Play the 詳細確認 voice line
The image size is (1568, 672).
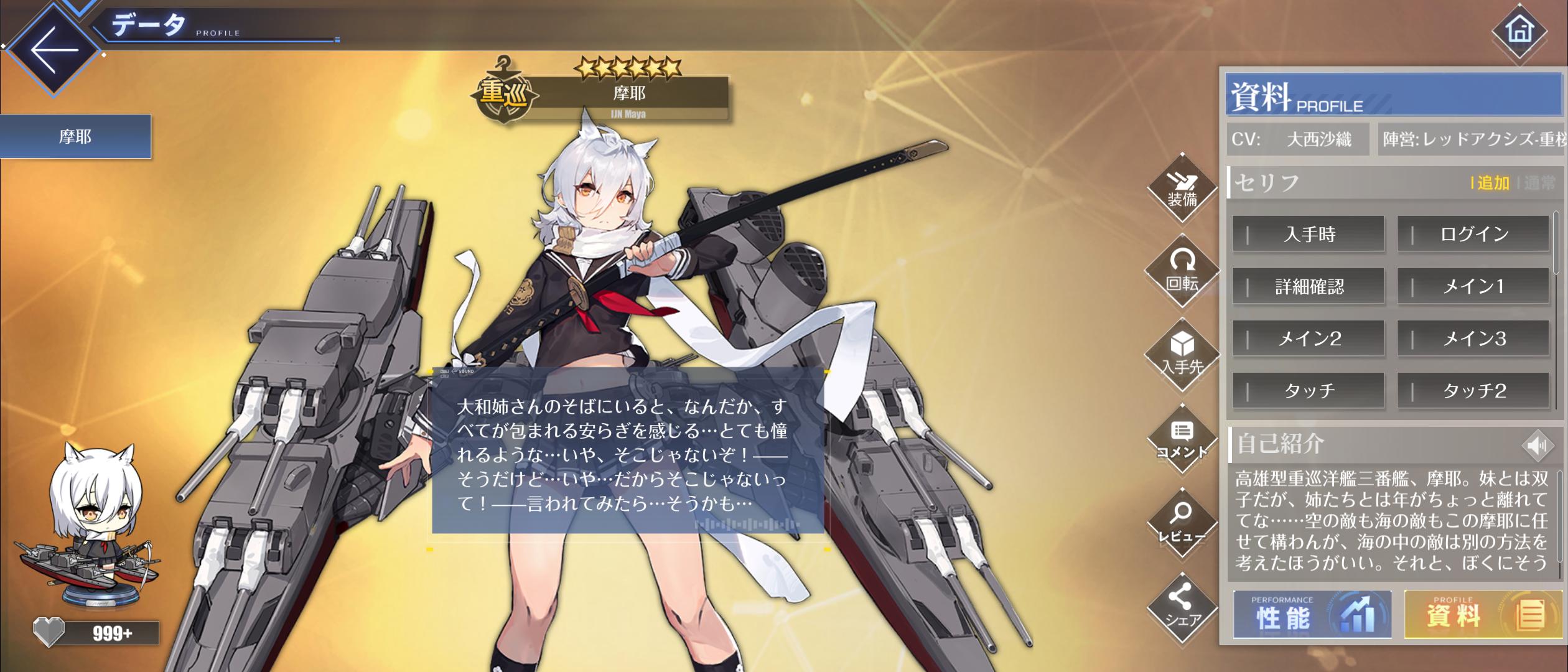pyautogui.click(x=1308, y=287)
